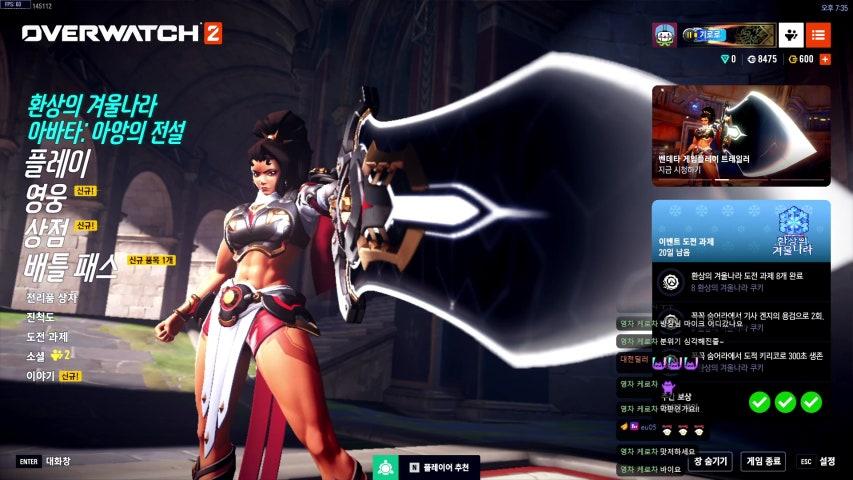853x480 pixels.
Task: Open the white group finder button
Action: click(x=791, y=34)
